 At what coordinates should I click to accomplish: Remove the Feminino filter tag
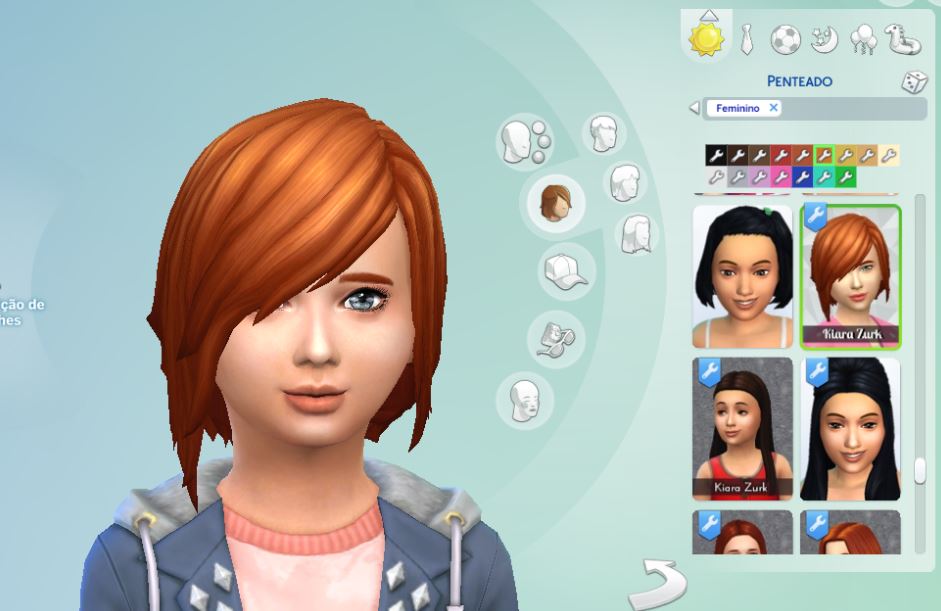773,107
